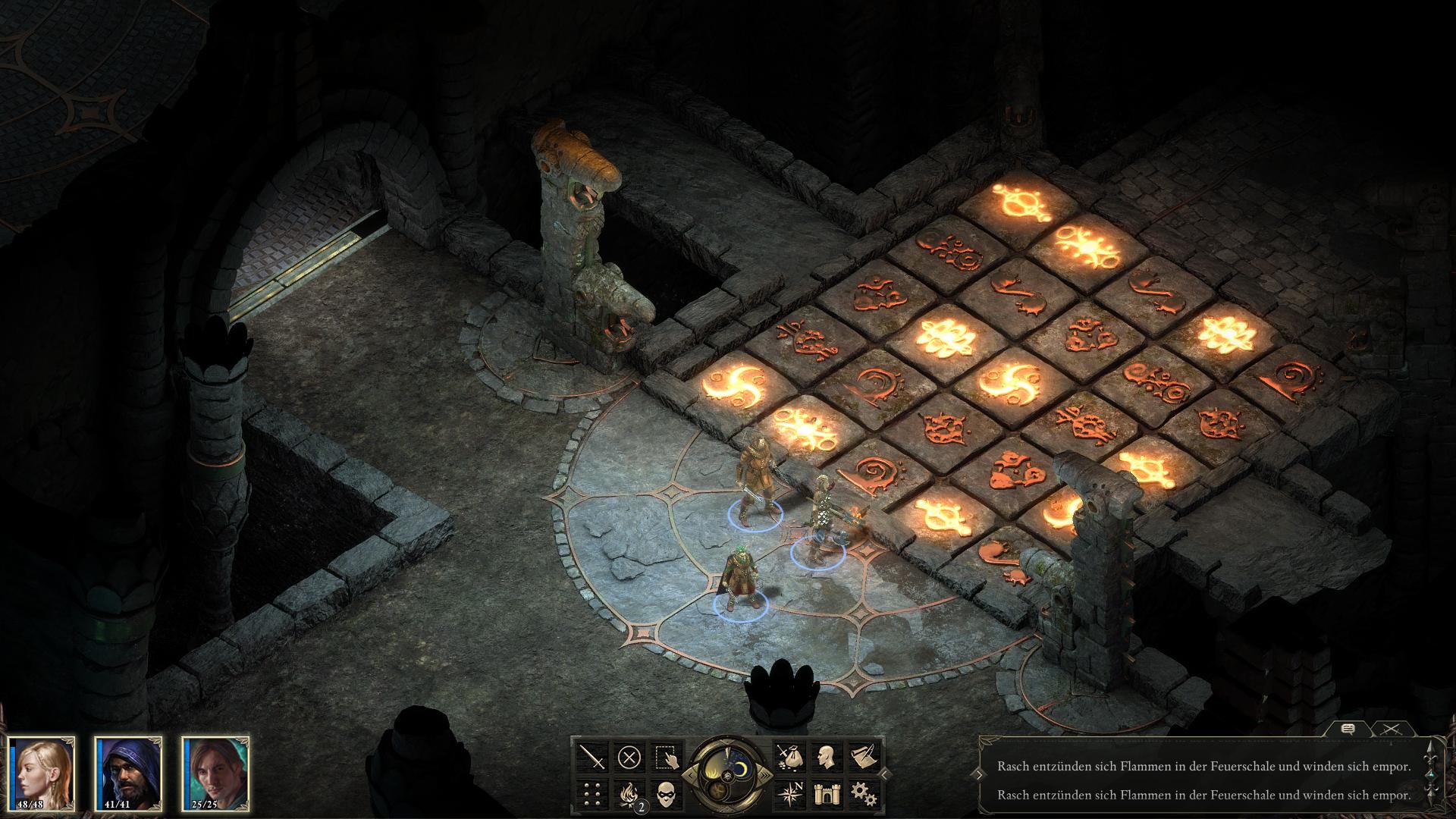Collapse the message log with its side chevron
1456x819 pixels.
pos(980,775)
